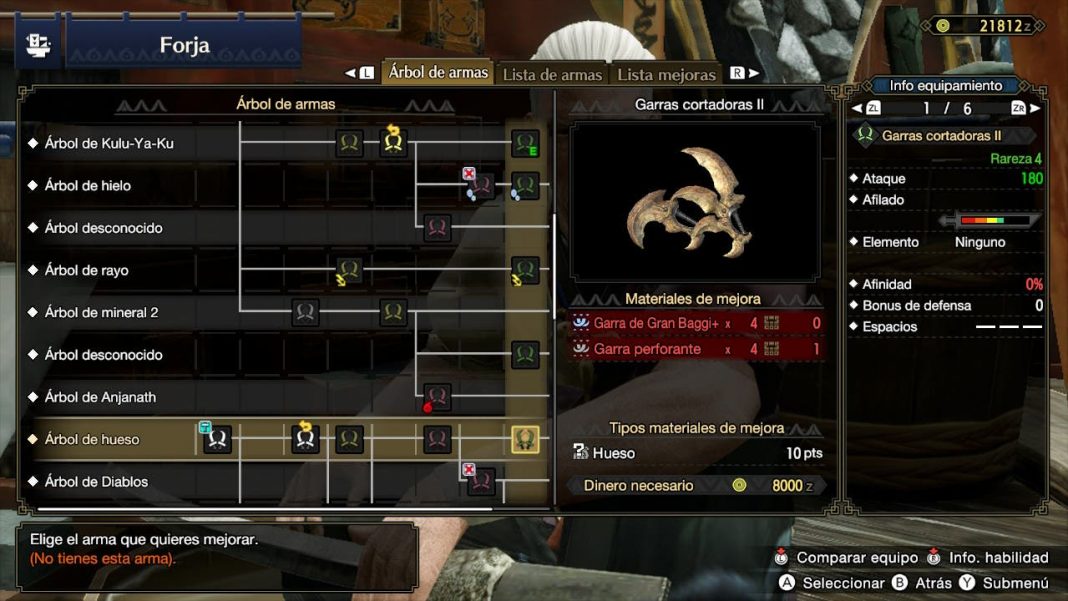Image resolution: width=1068 pixels, height=601 pixels.
Task: Select the first weapon node in bone tree
Action: [x=218, y=439]
